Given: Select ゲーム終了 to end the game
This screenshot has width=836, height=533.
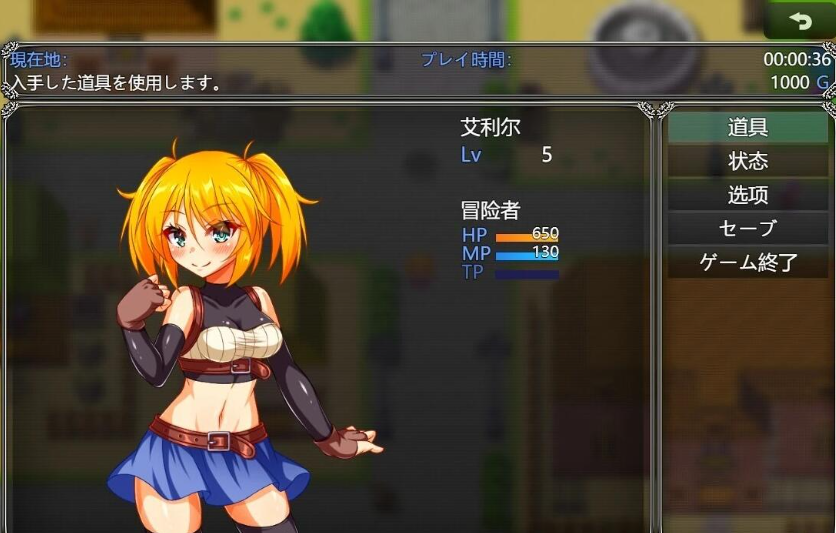Looking at the screenshot, I should coord(747,263).
